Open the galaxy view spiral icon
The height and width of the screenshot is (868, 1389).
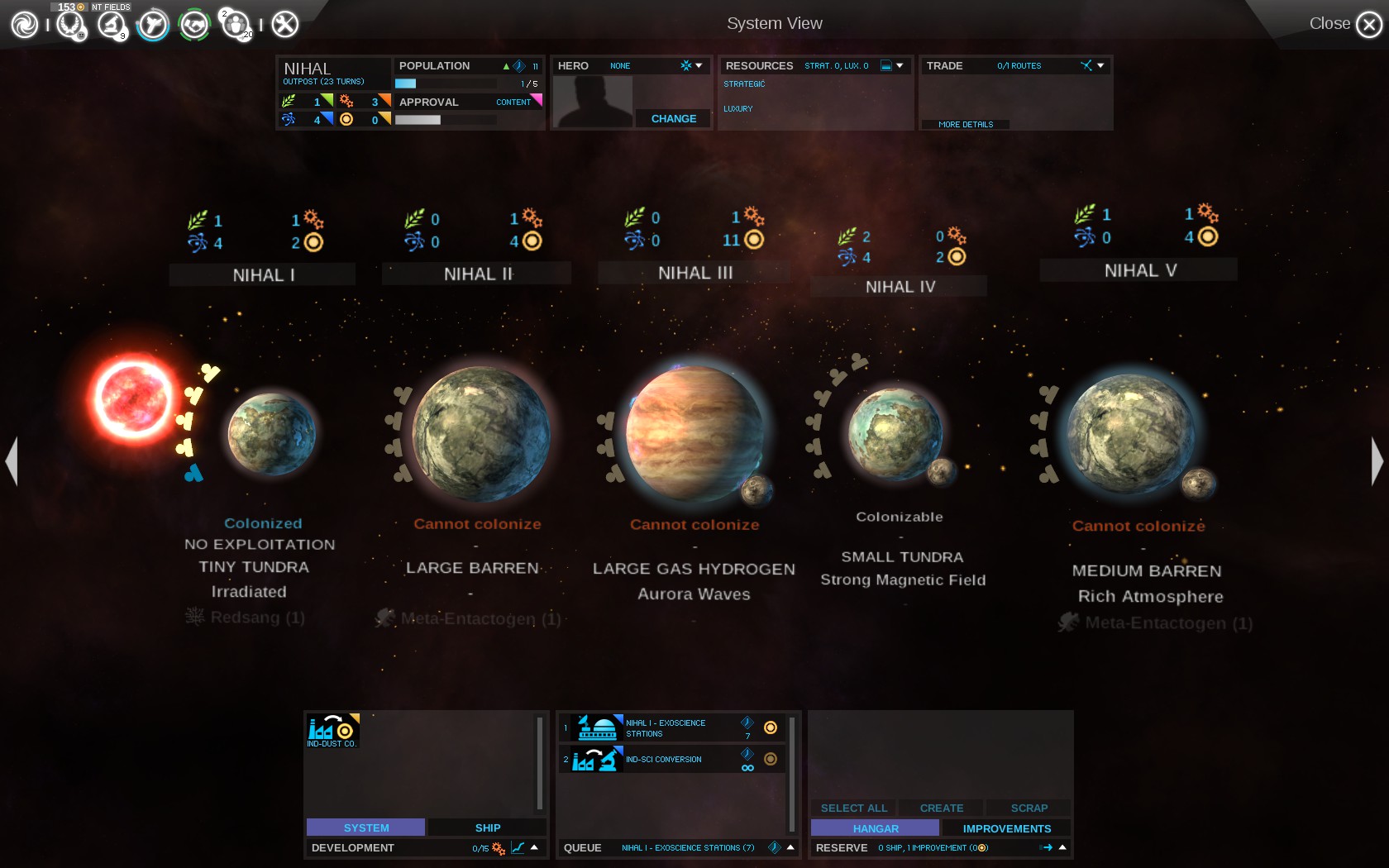pos(24,24)
